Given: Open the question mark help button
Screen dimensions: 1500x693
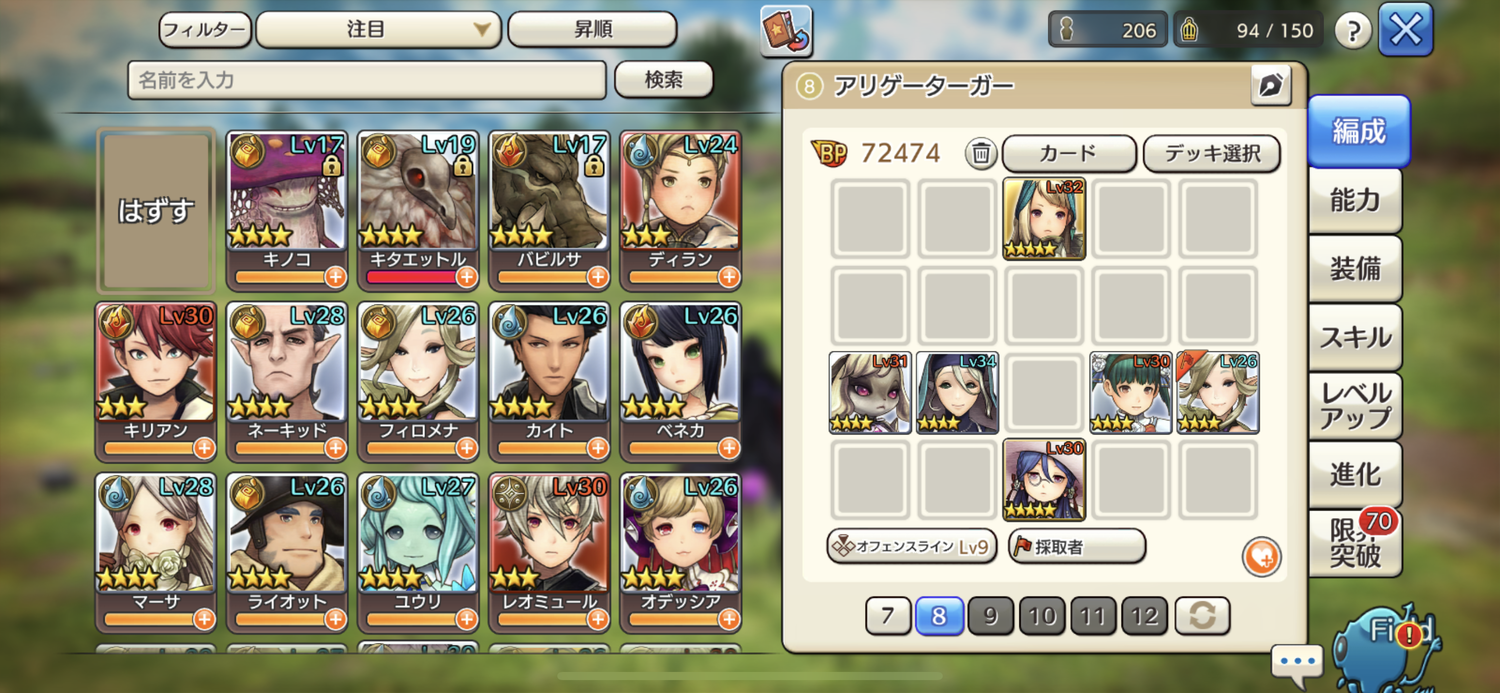Looking at the screenshot, I should click(1352, 31).
